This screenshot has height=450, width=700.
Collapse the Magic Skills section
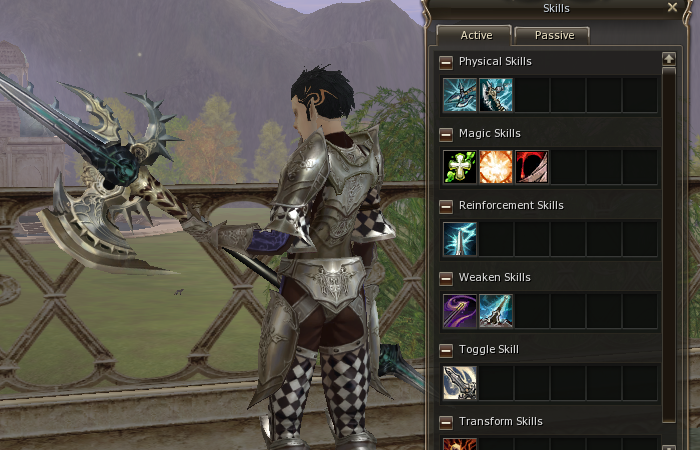point(446,134)
